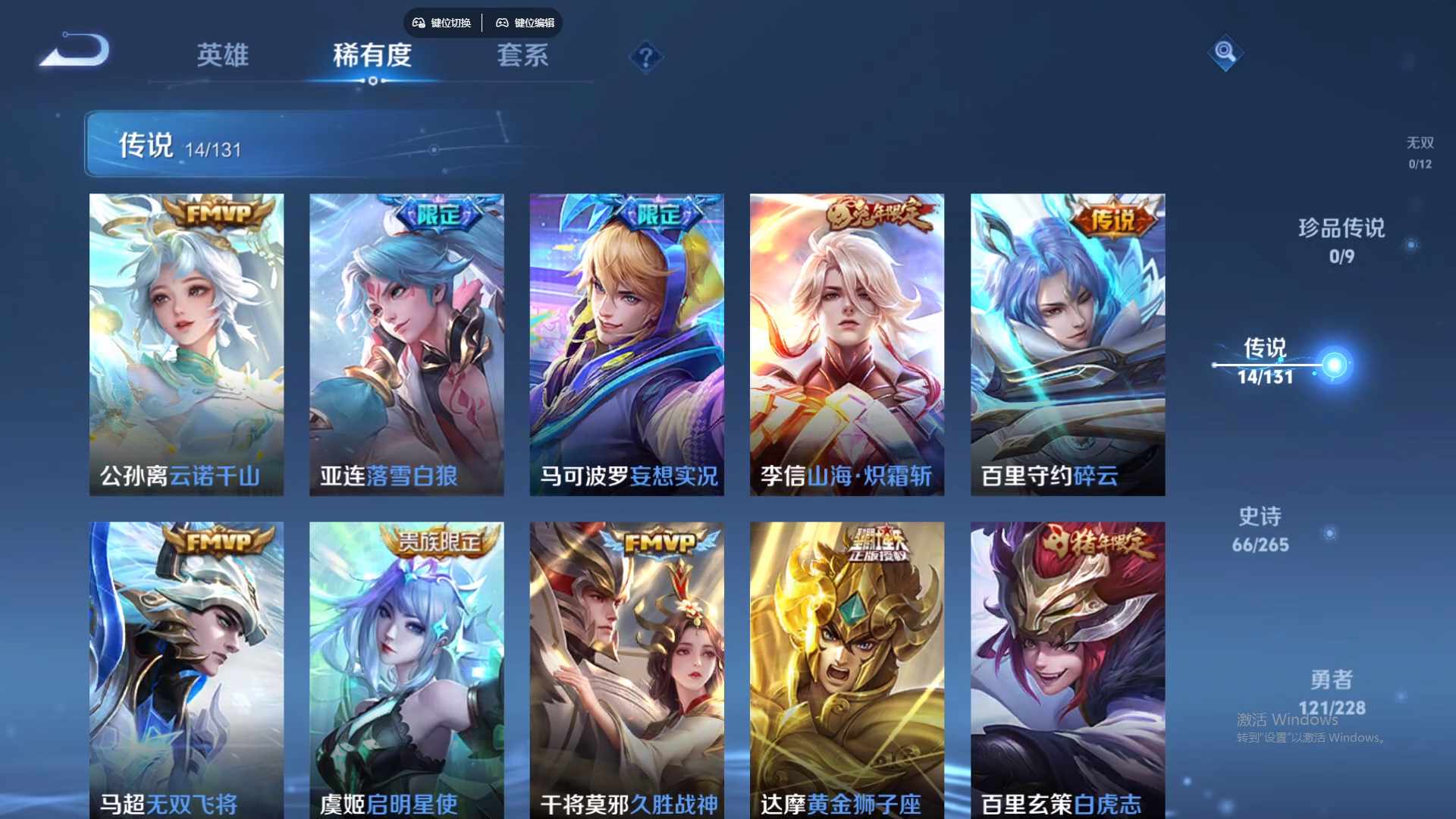Open the help question mark icon

click(x=645, y=57)
